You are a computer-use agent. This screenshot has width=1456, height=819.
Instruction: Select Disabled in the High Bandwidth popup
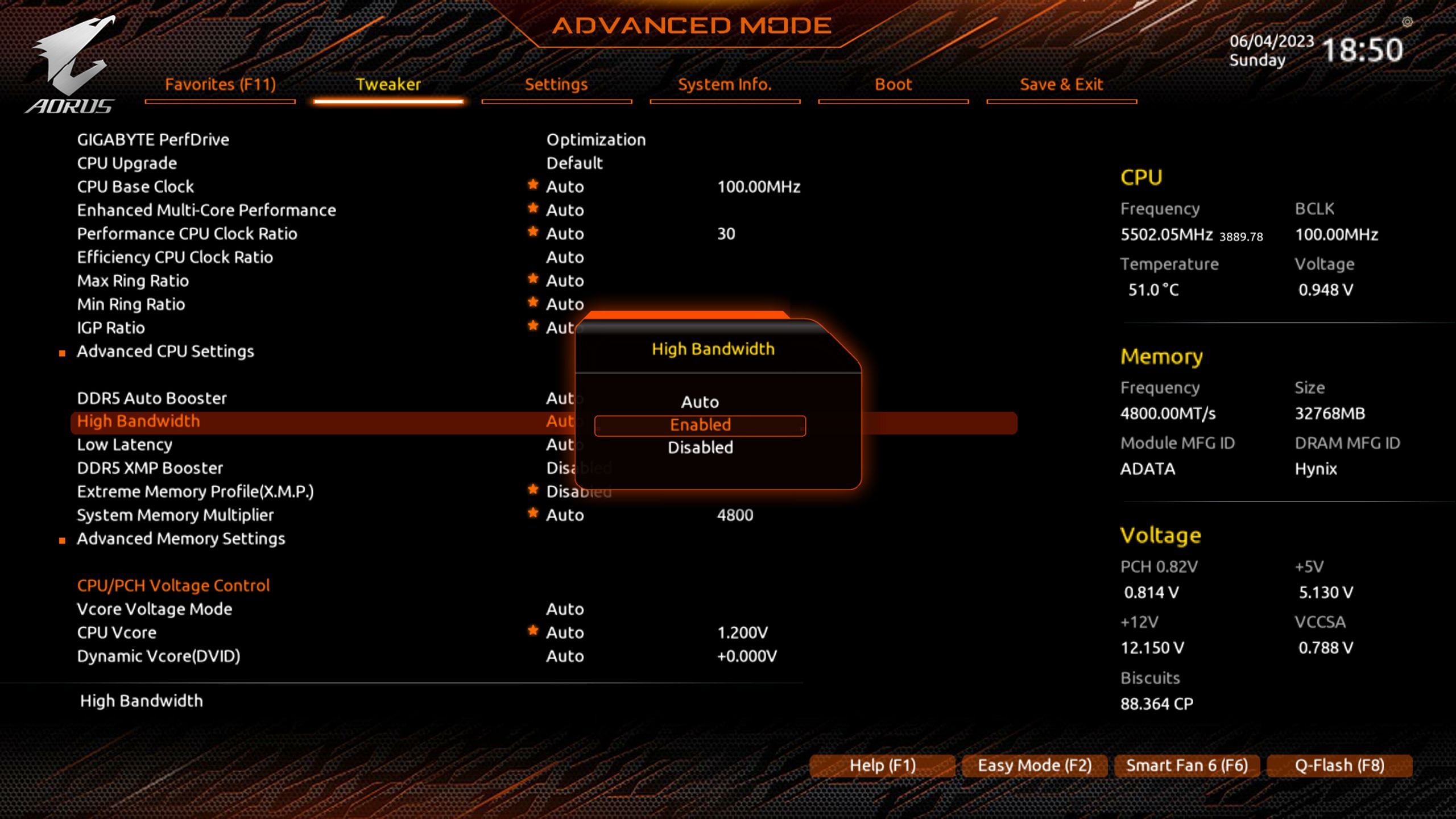[700, 447]
